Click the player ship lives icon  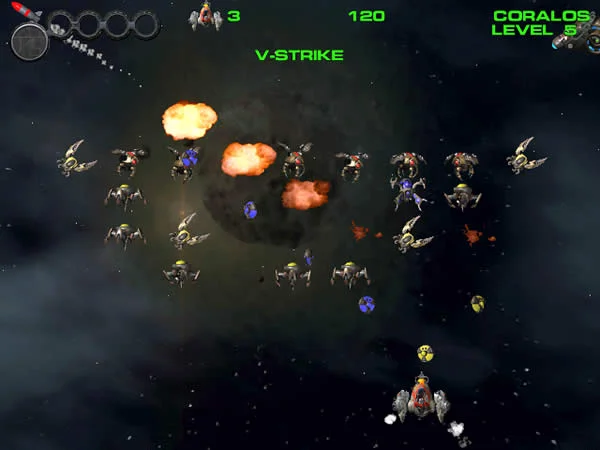coord(205,16)
